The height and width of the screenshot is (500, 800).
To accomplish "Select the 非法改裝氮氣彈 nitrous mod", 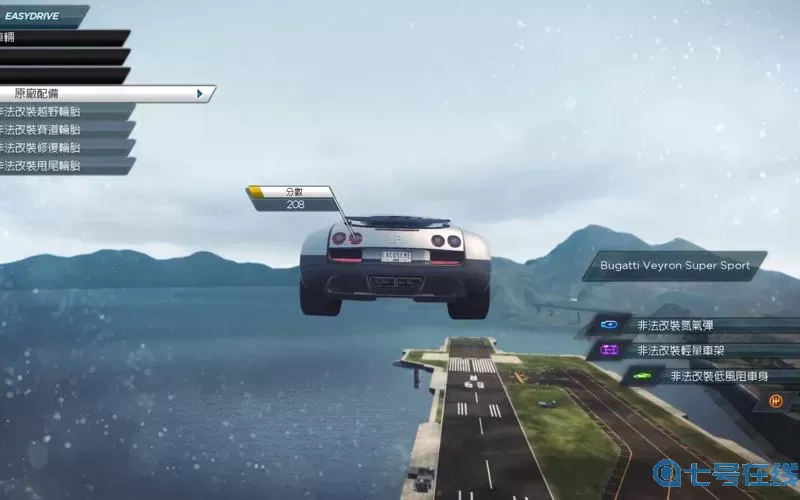I will click(690, 325).
